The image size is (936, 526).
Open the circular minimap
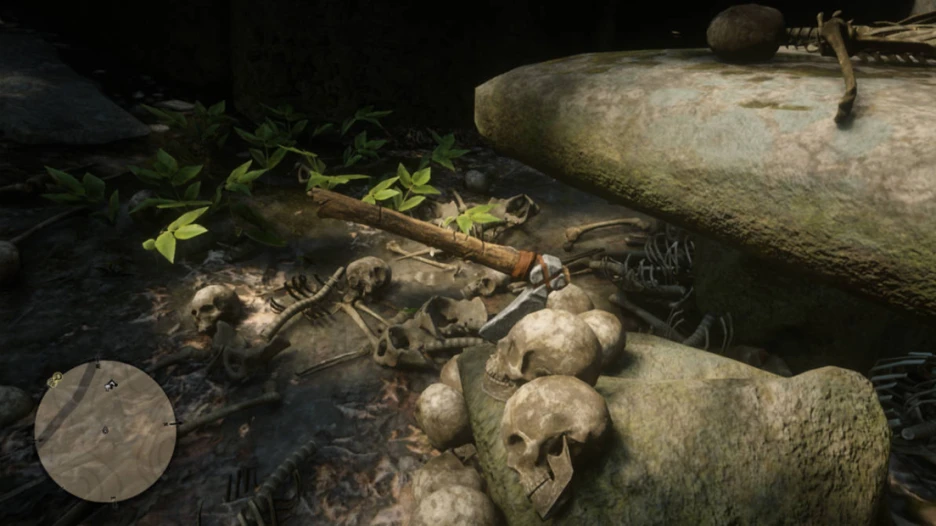click(x=105, y=431)
